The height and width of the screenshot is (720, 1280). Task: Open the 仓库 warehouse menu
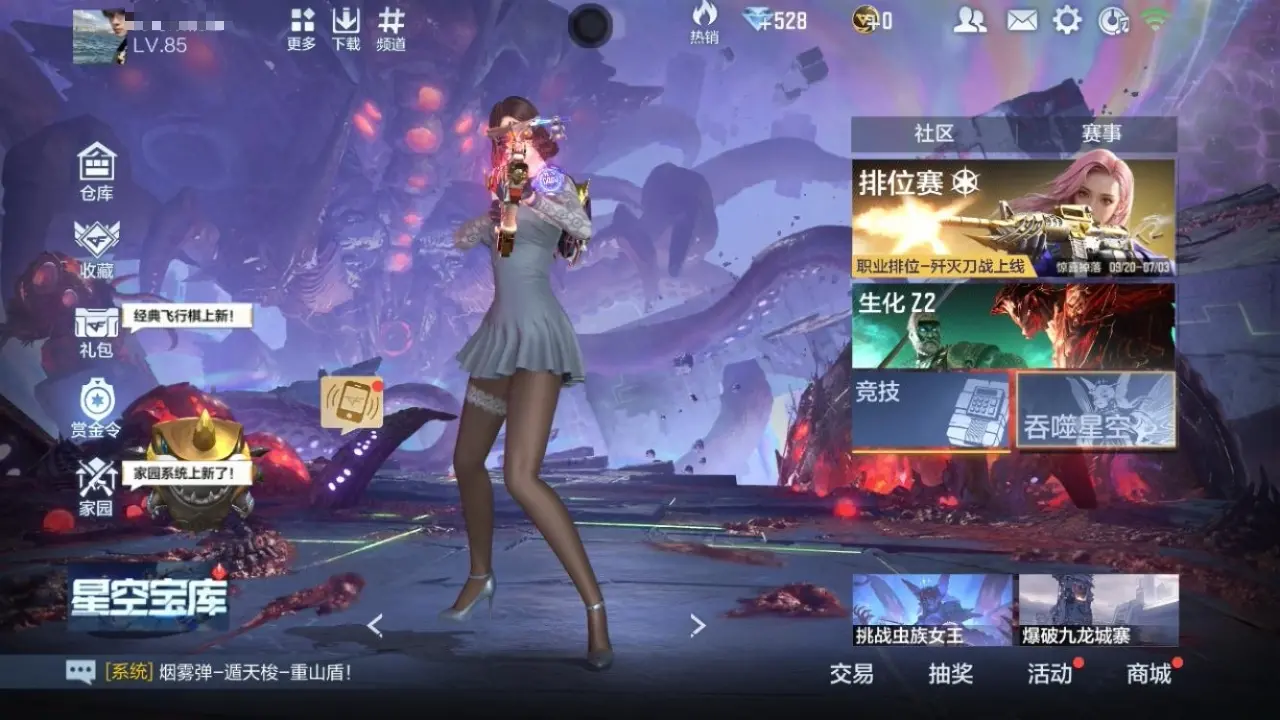click(97, 171)
